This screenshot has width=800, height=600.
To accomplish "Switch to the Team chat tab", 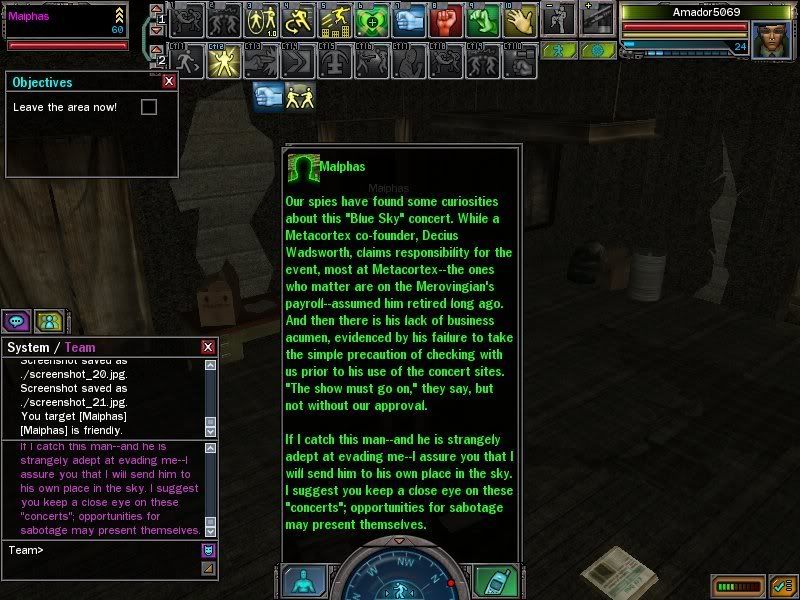I will tap(80, 347).
